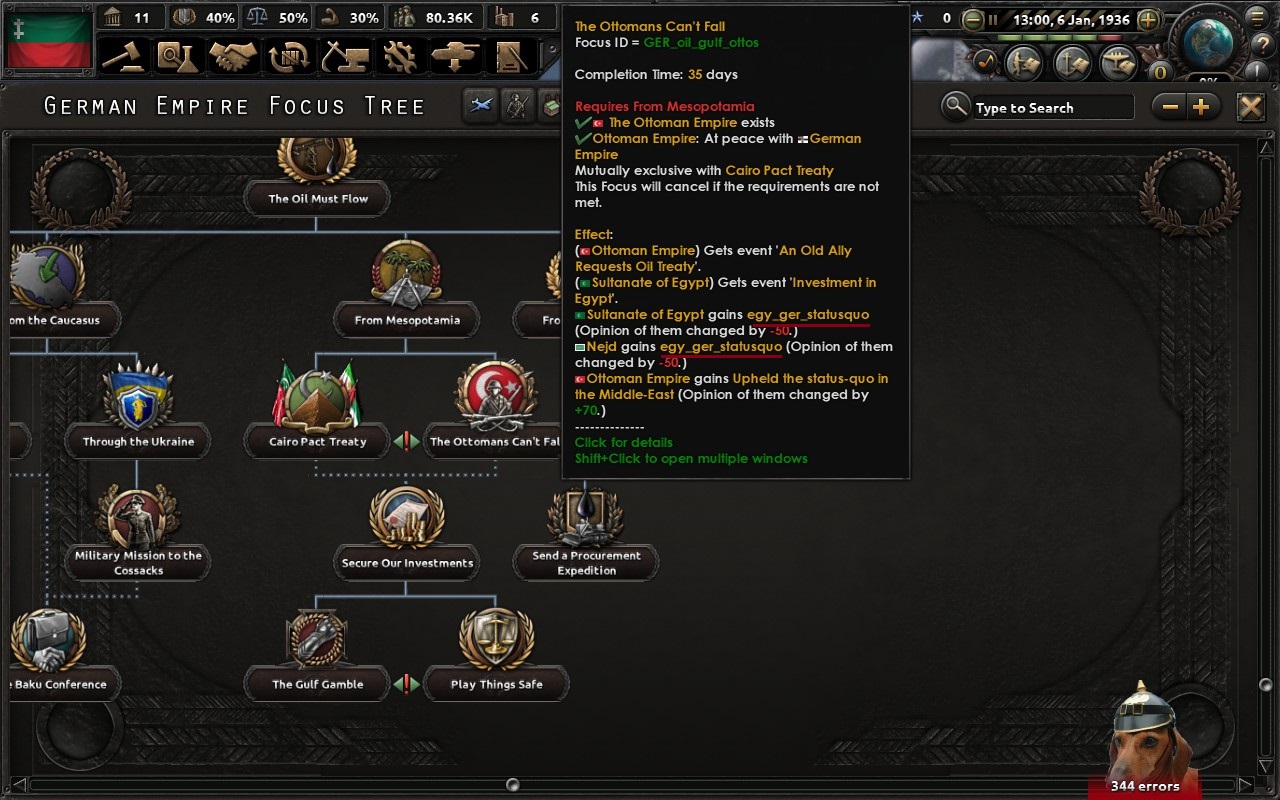Open the Logistics tab via the ledger book icon
Screen dimensions: 1280x800
512,57
